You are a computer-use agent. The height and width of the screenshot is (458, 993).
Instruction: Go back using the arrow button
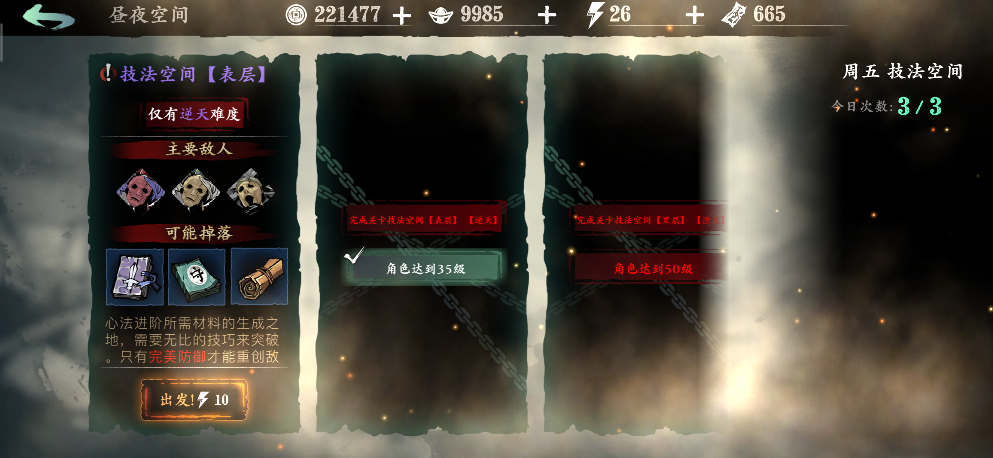coord(49,16)
